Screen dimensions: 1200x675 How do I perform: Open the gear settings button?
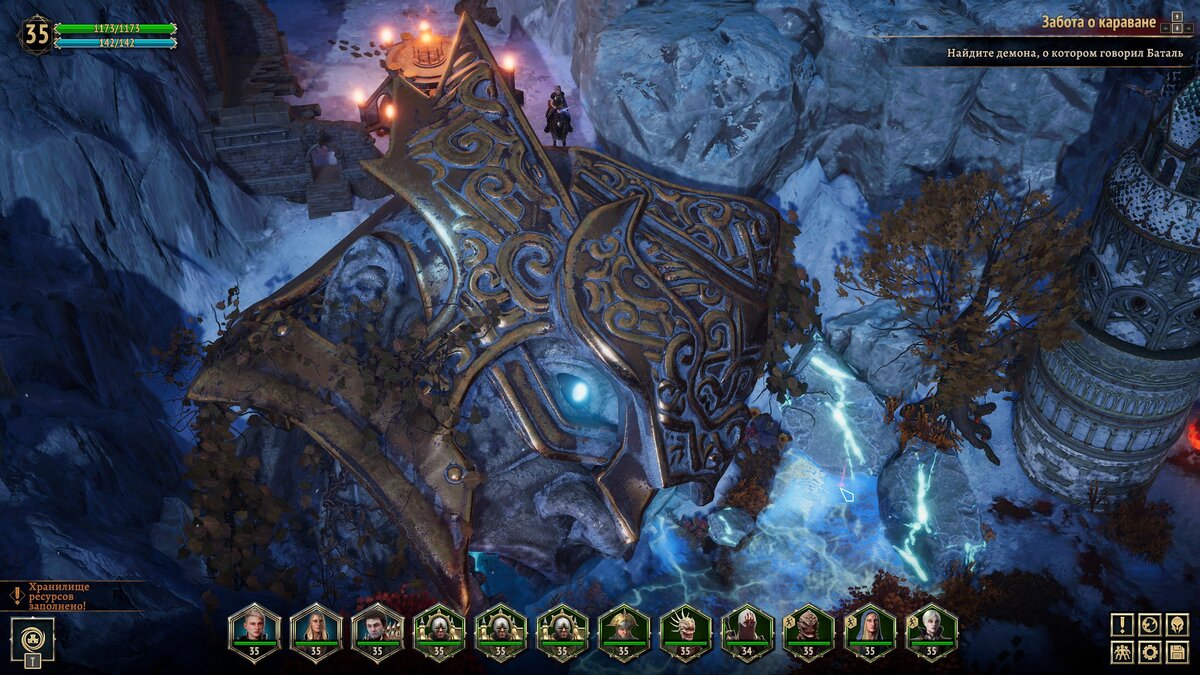[x=1150, y=653]
